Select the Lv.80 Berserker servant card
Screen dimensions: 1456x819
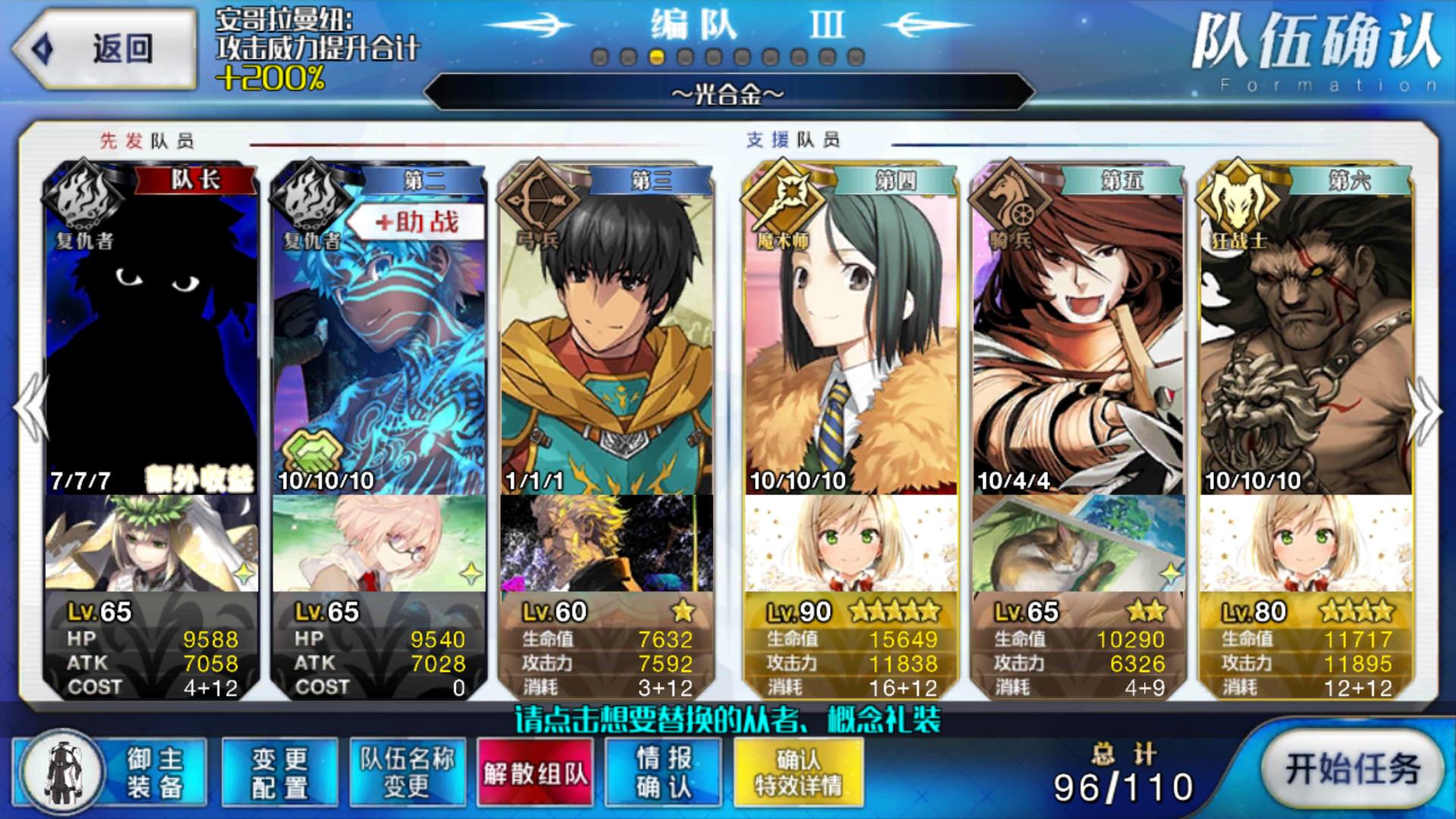(1306, 334)
